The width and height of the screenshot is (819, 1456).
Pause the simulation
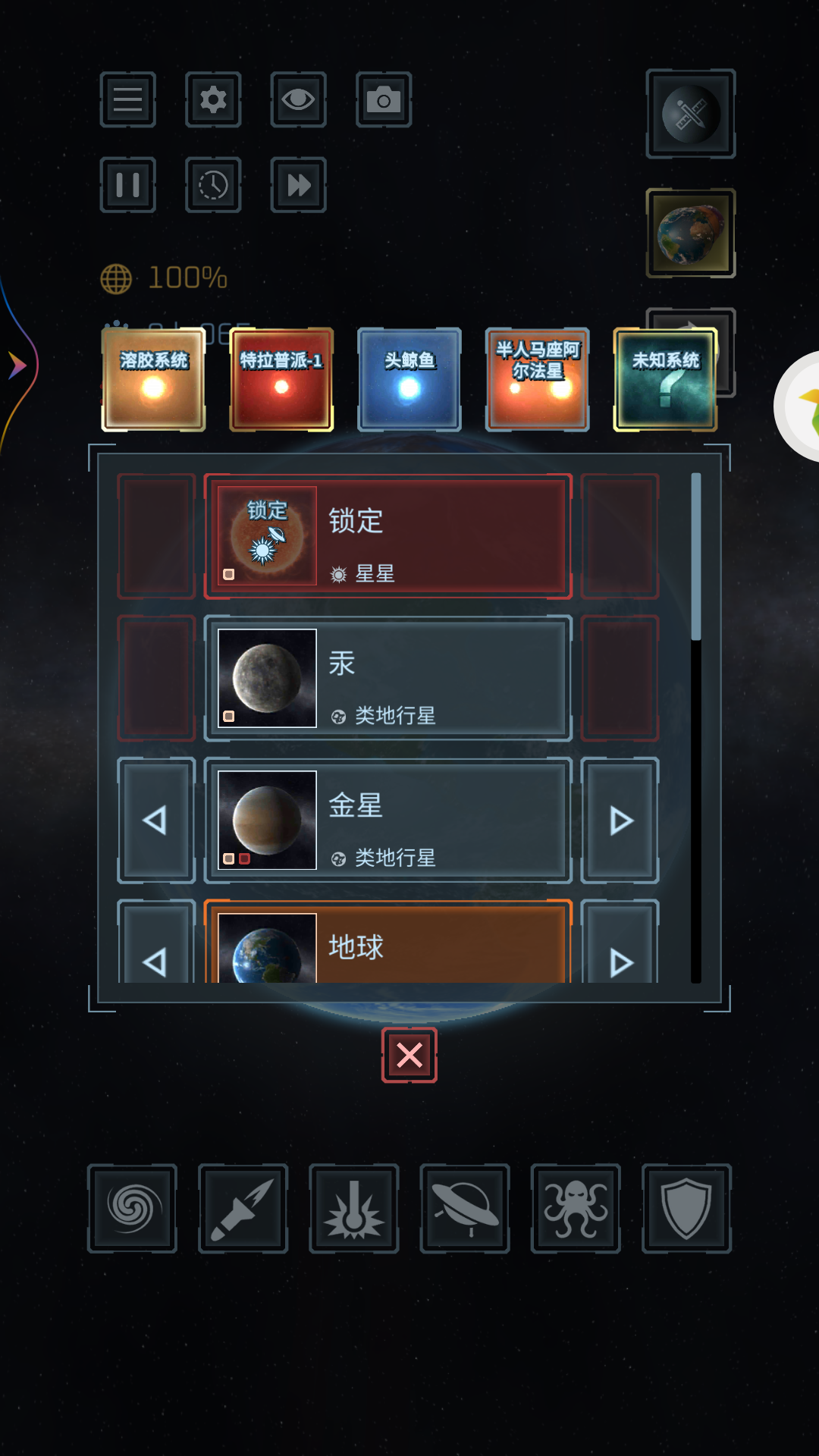(x=127, y=185)
